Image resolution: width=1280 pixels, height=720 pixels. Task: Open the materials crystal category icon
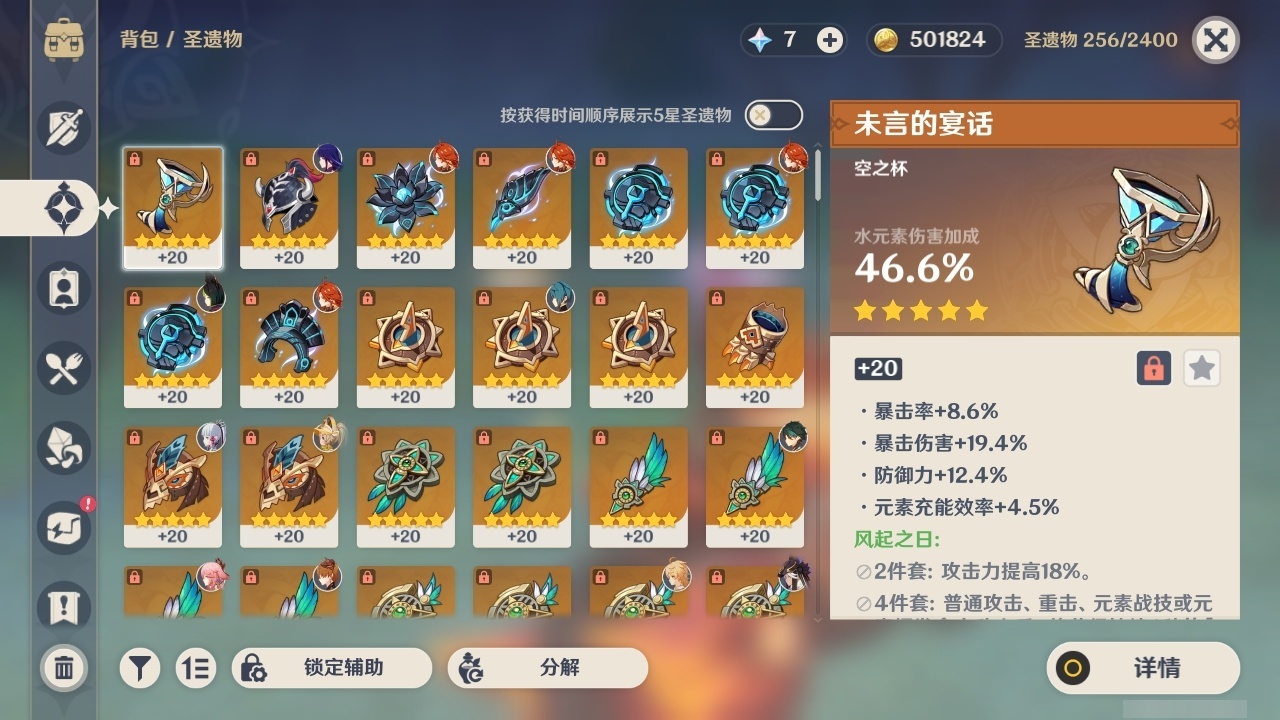point(63,448)
